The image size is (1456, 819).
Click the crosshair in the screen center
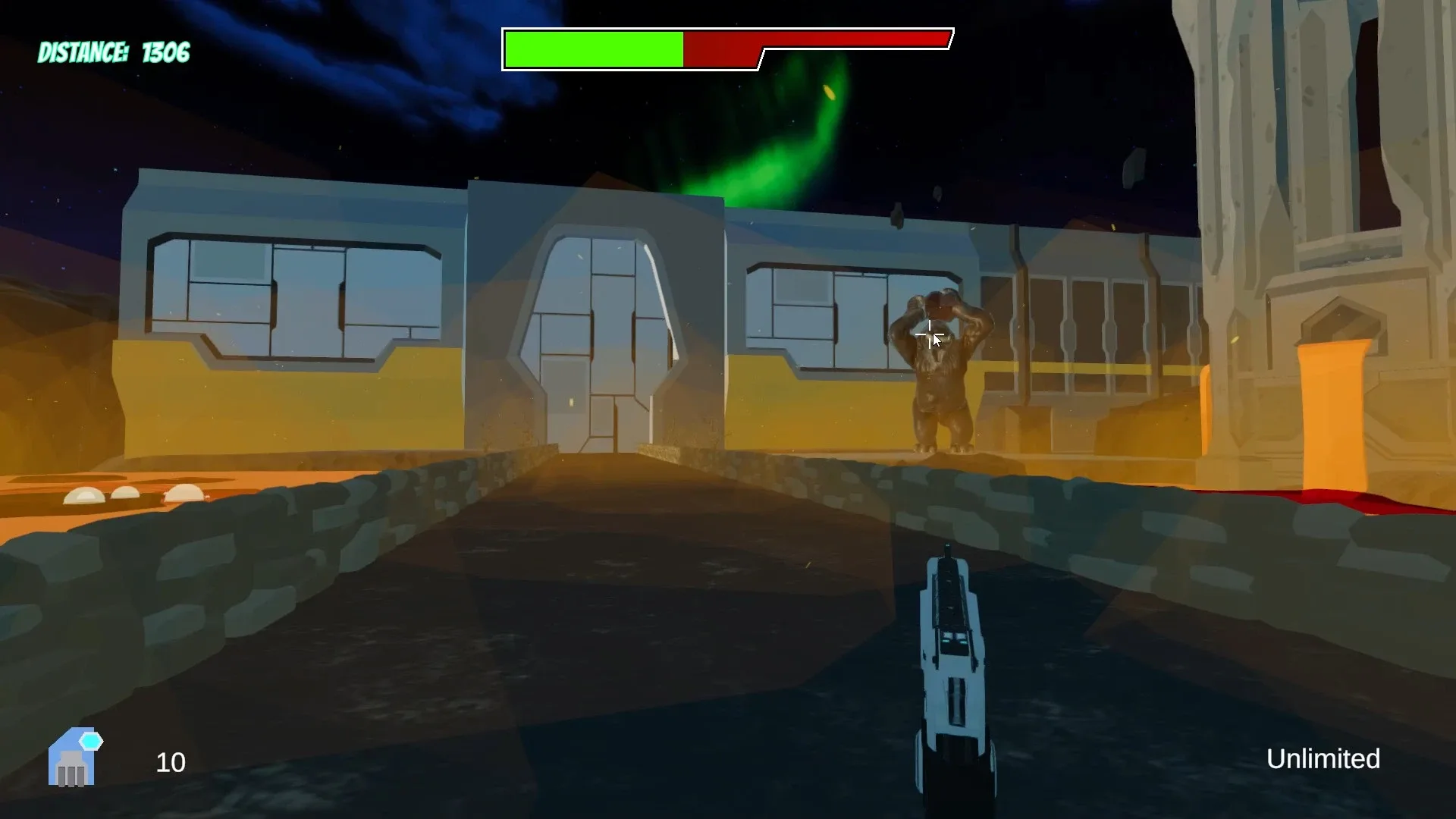click(x=930, y=336)
